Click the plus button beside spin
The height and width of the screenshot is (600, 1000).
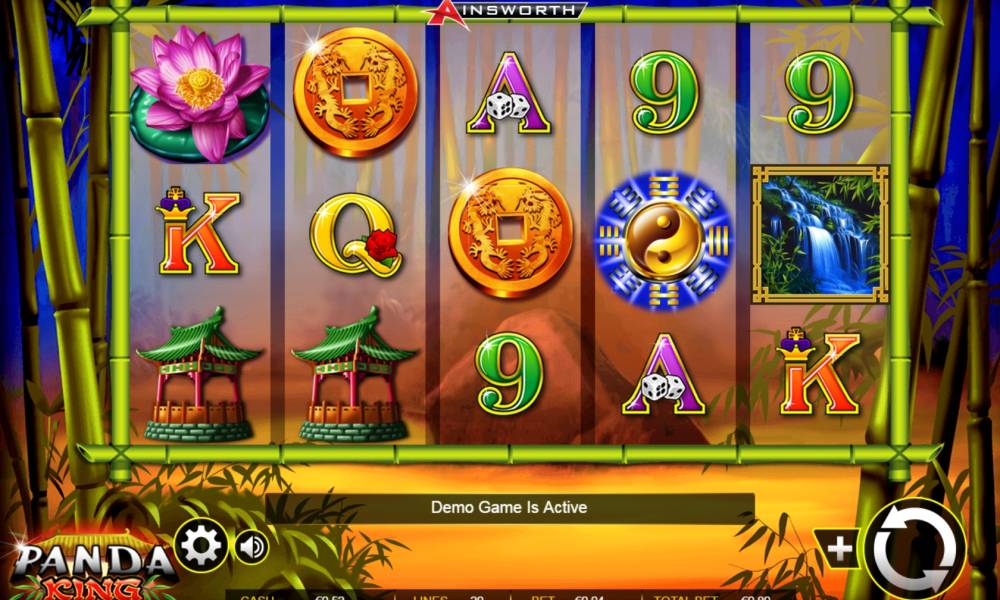coord(840,548)
